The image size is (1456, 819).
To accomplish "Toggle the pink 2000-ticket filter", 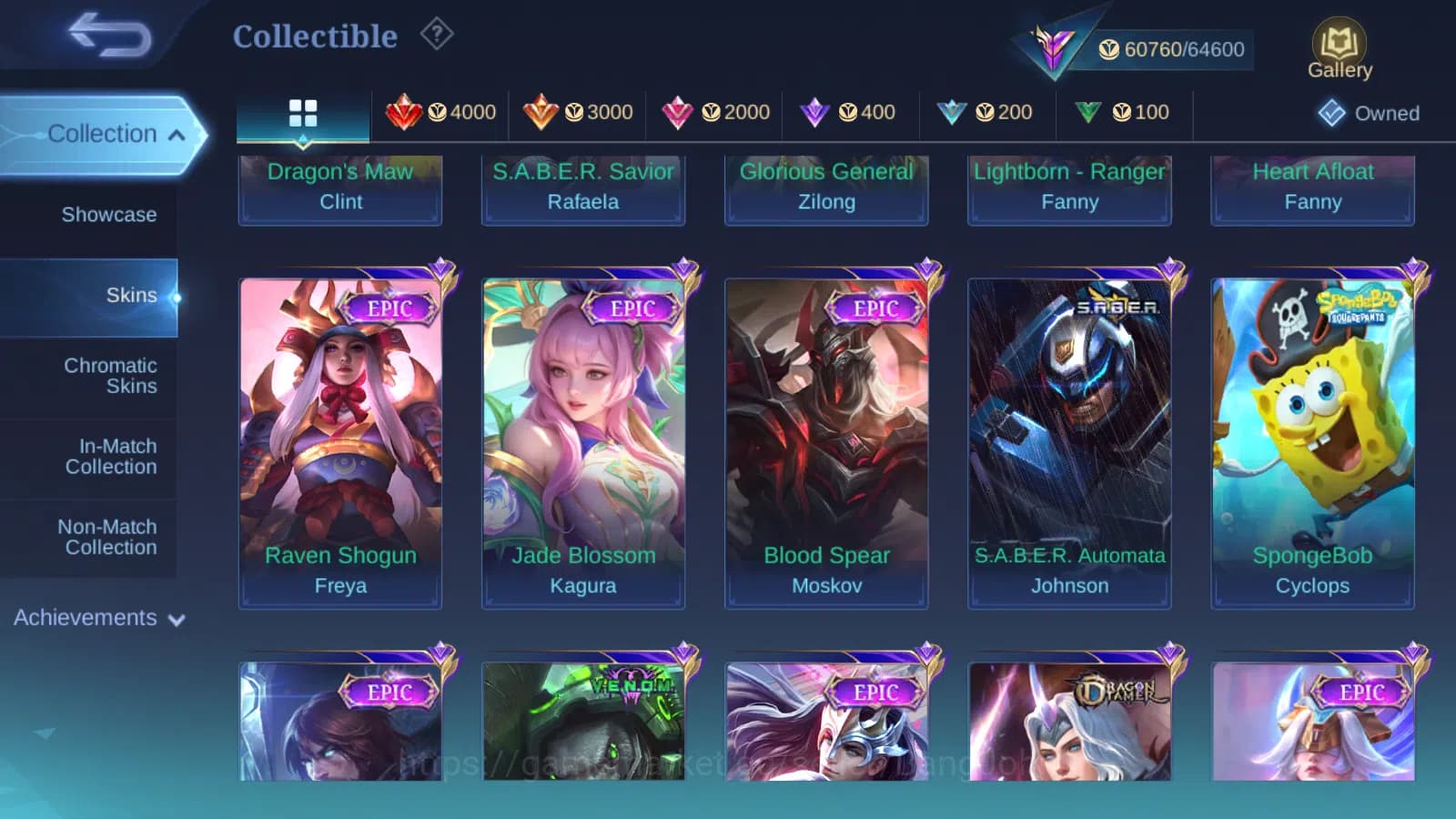I will pos(713,112).
